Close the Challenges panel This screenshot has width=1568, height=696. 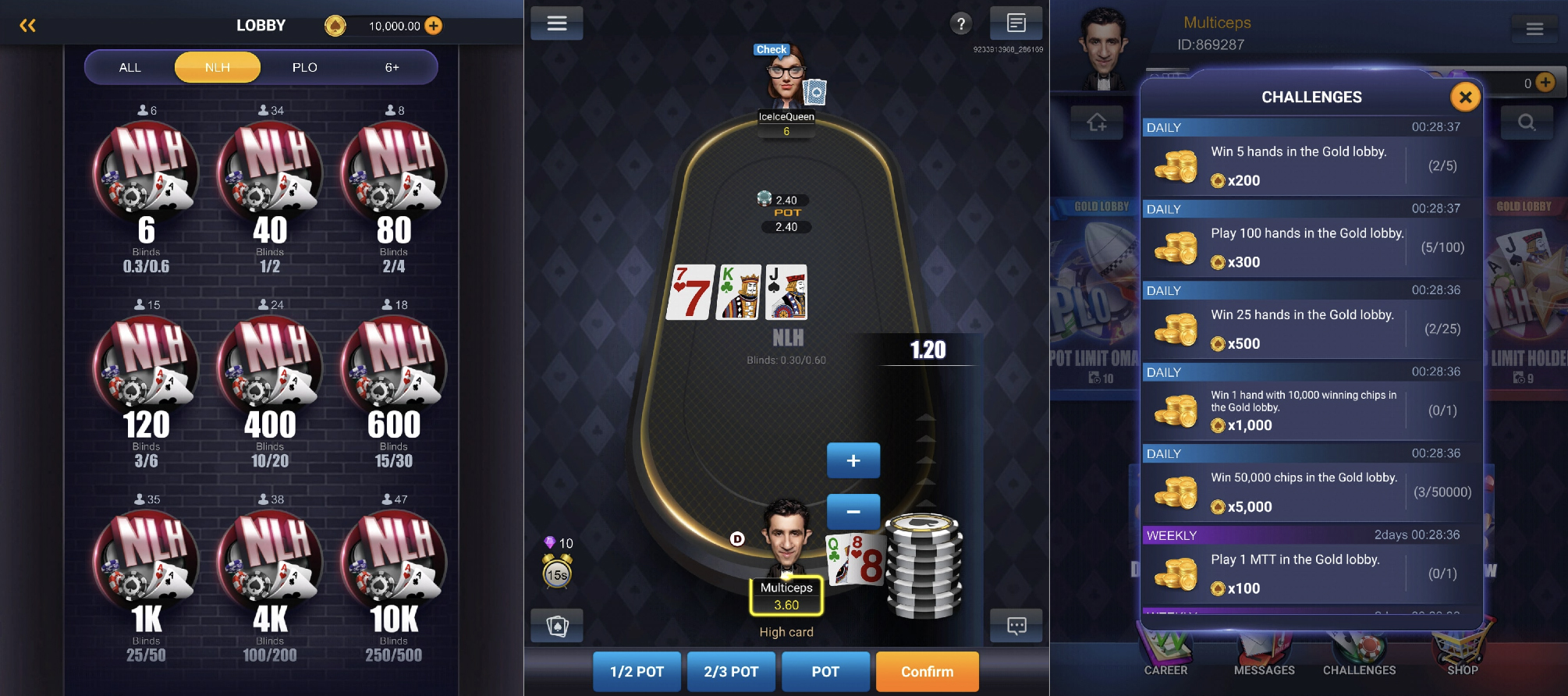[1465, 98]
